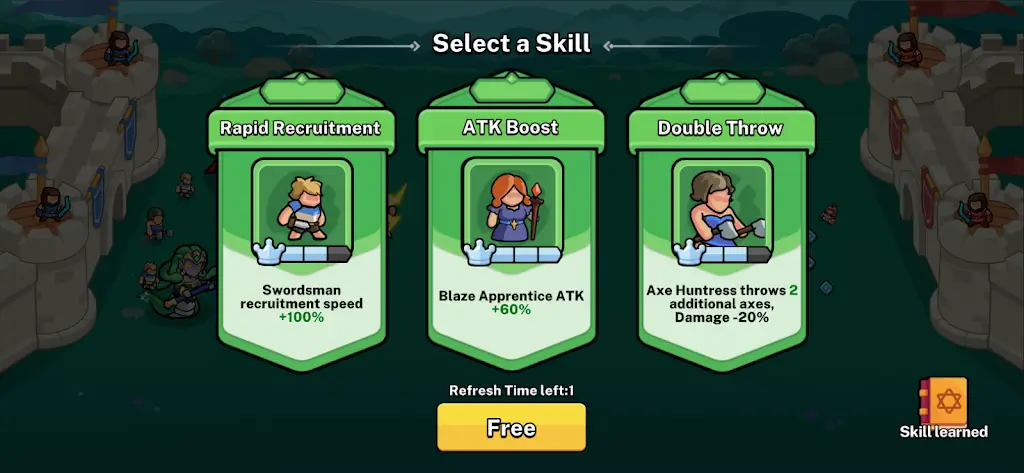Click the yellow Free refresh button
Image resolution: width=1024 pixels, height=473 pixels.
click(511, 428)
